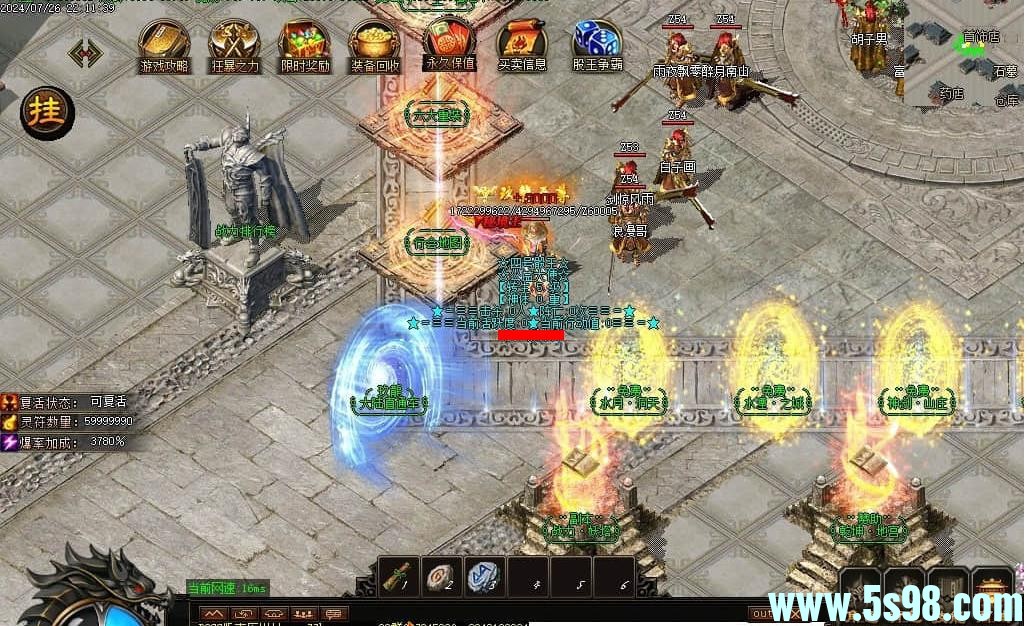Screen dimensions: 1027x626
Task: Open the palace building icon at bottom right
Action: [x=992, y=584]
